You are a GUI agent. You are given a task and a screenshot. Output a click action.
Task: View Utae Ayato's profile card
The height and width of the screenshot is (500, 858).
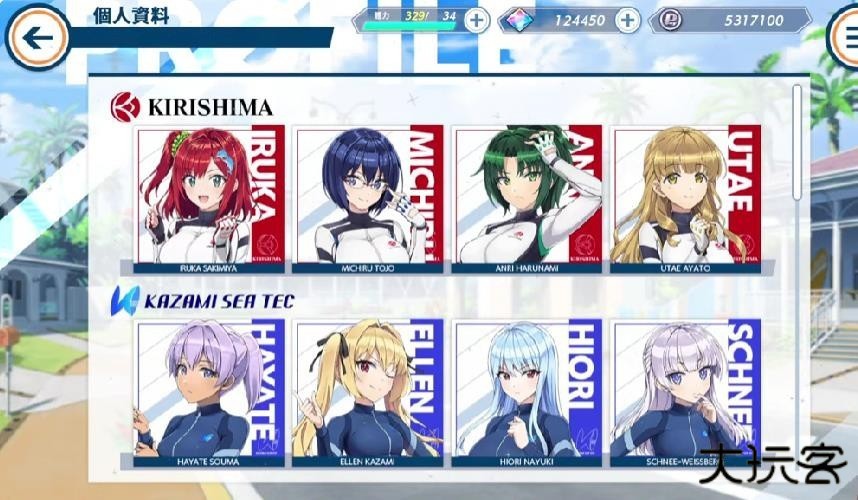(x=685, y=198)
